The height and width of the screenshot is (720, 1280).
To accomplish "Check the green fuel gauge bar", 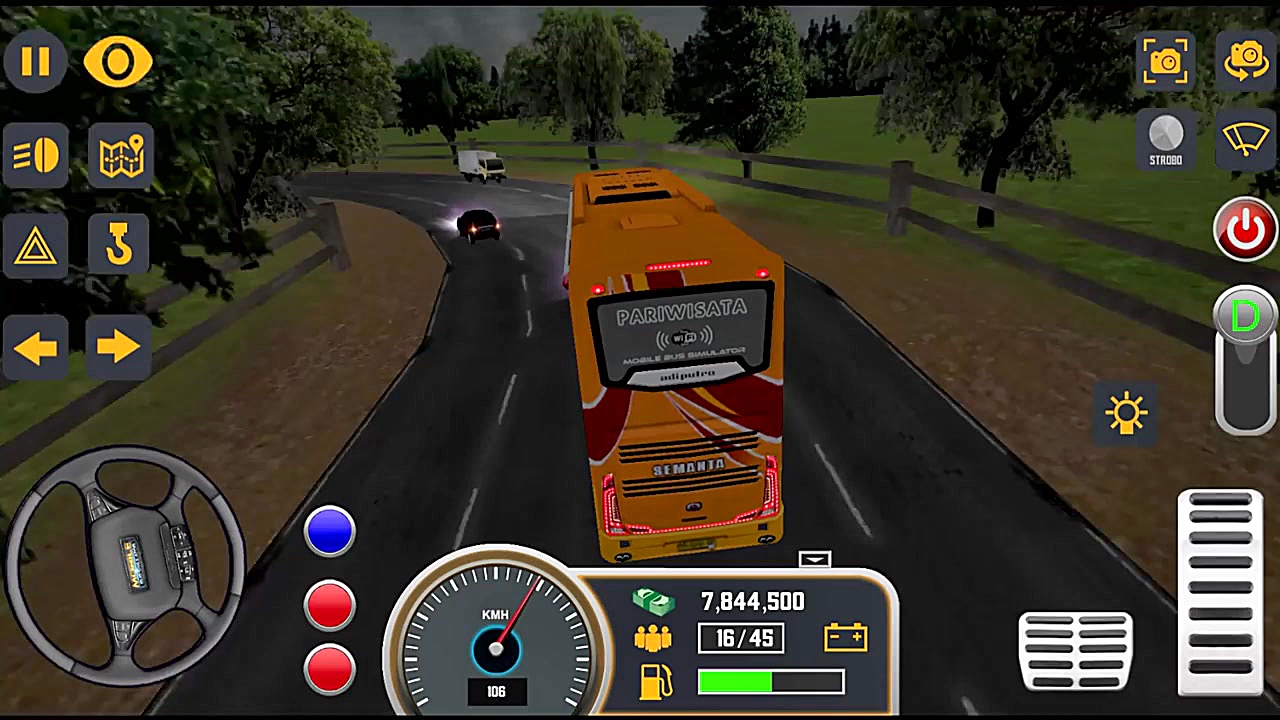I will (x=770, y=682).
